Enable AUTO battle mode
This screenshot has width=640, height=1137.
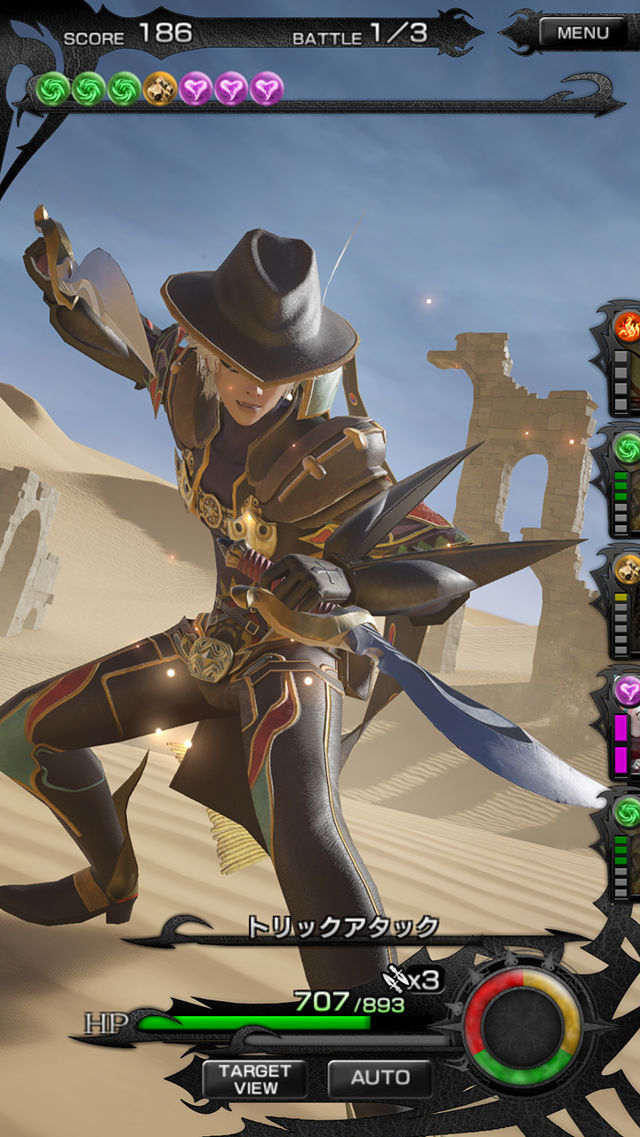point(380,1078)
